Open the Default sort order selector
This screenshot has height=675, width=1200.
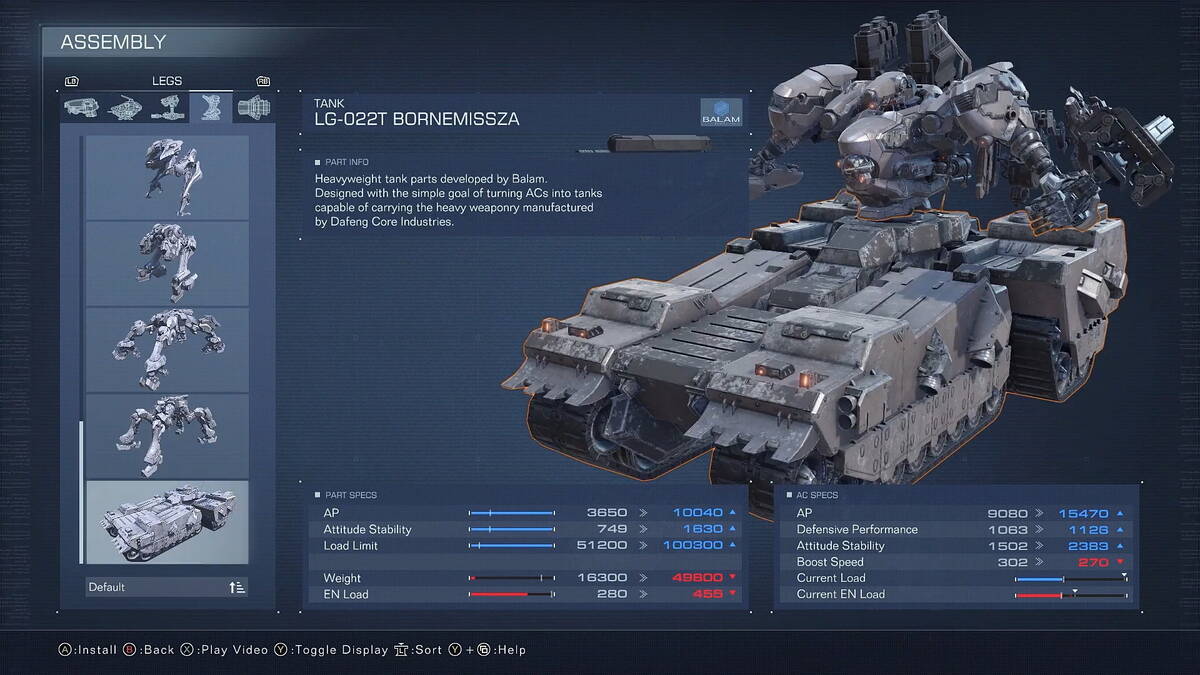point(166,587)
